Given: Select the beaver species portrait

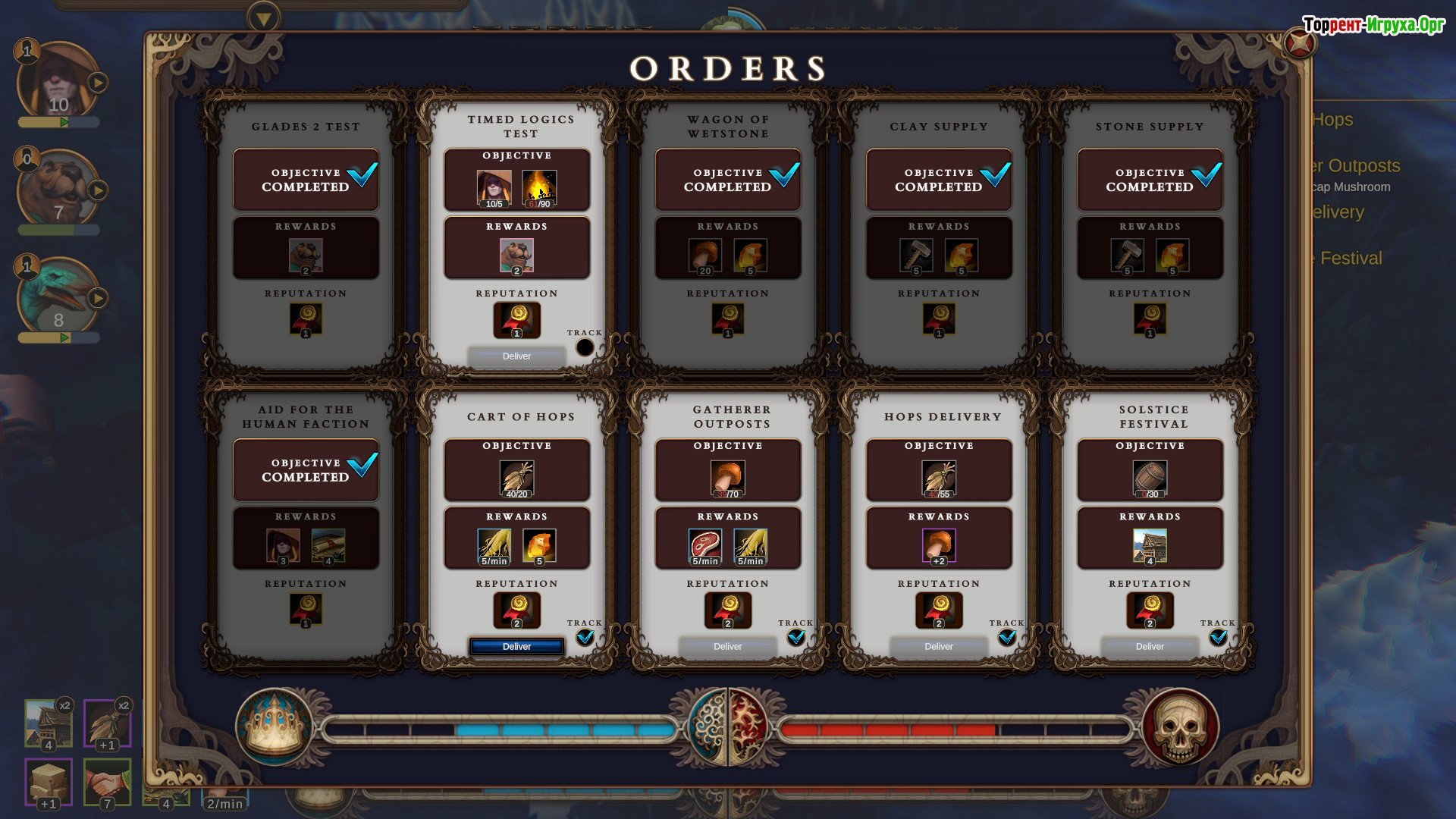Looking at the screenshot, I should (57, 190).
